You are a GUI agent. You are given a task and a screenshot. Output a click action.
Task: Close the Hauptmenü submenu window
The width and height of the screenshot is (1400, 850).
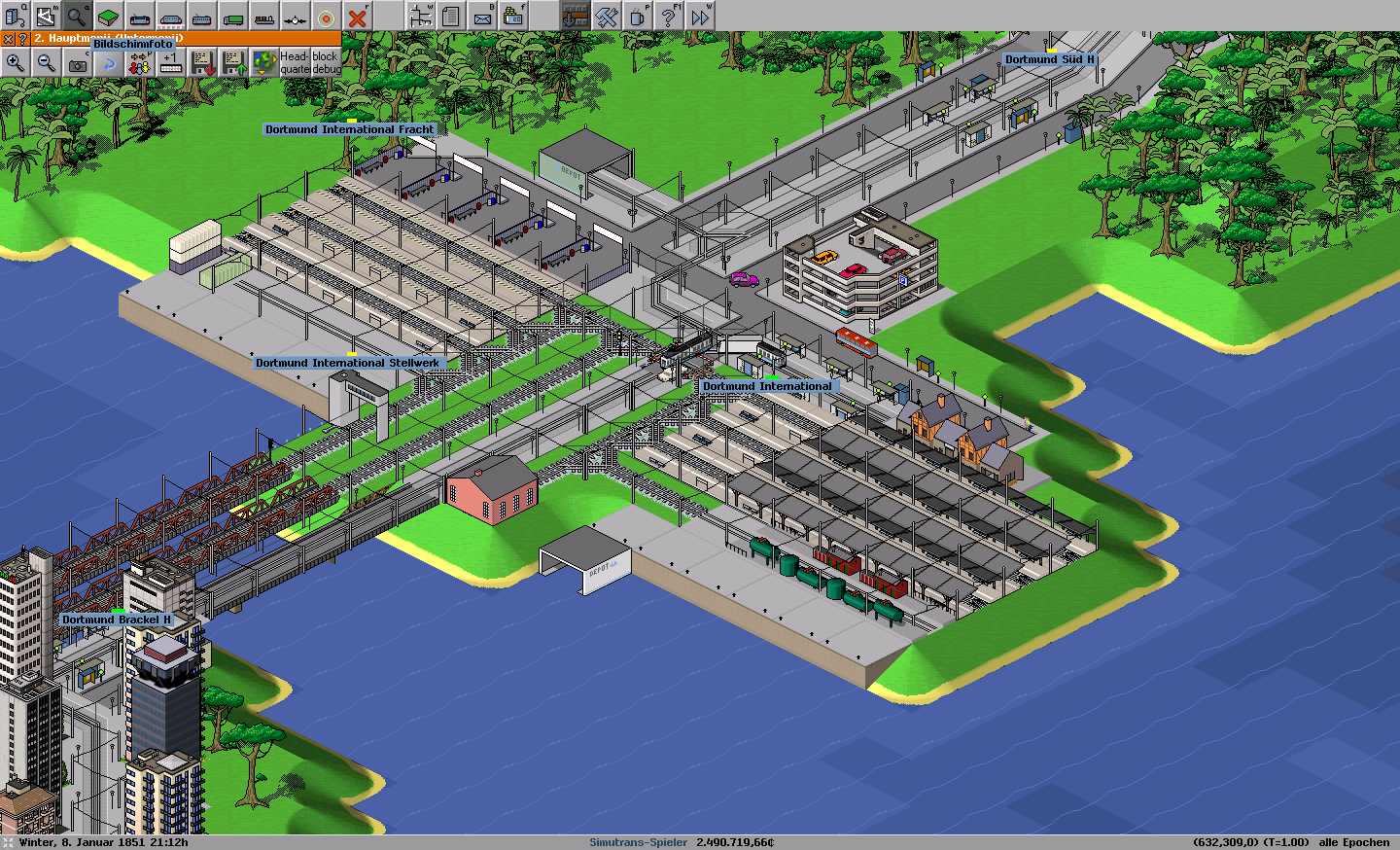8,39
